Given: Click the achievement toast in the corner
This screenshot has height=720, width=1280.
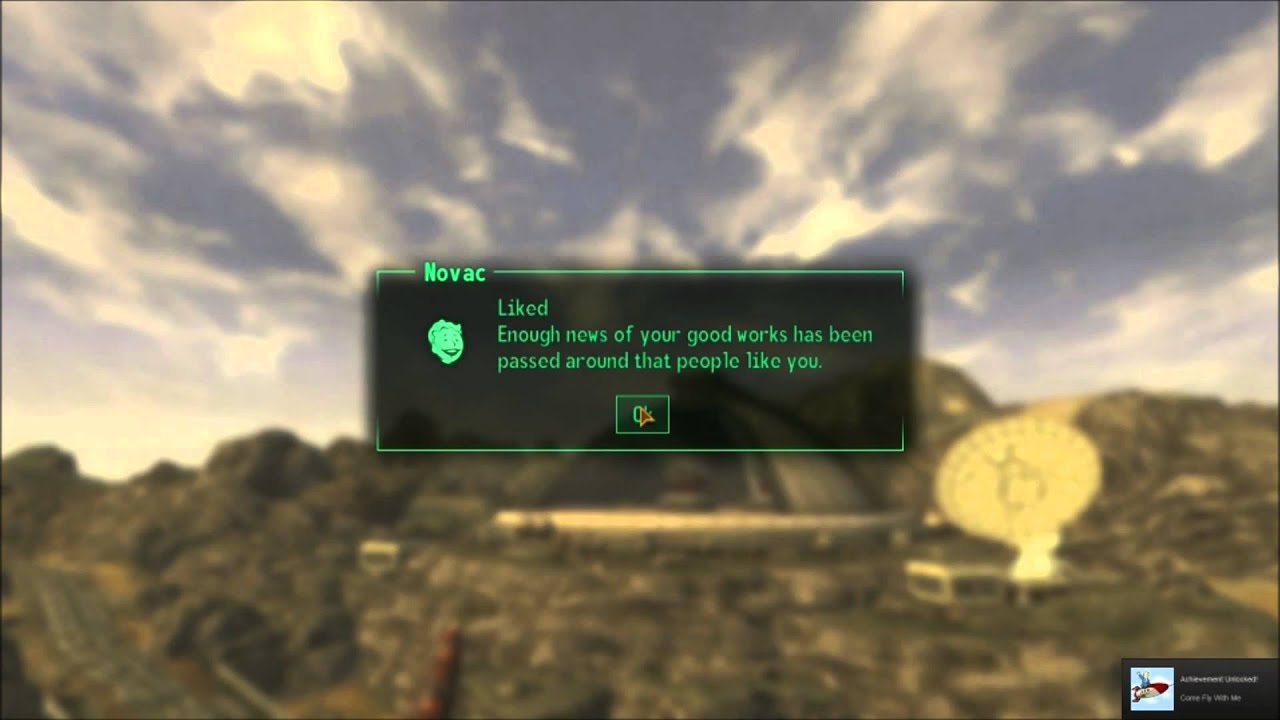Looking at the screenshot, I should click(1200, 690).
